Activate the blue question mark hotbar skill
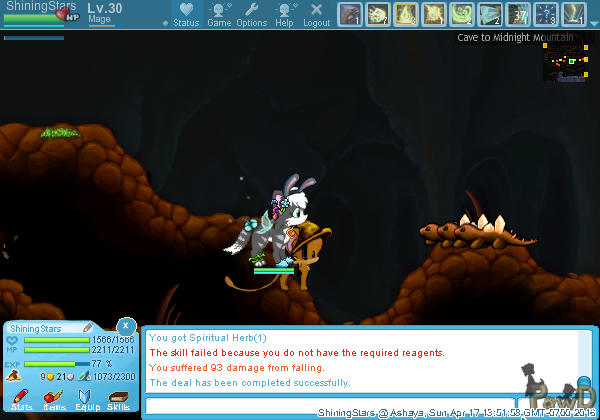This screenshot has width=600, height=420. pos(546,14)
